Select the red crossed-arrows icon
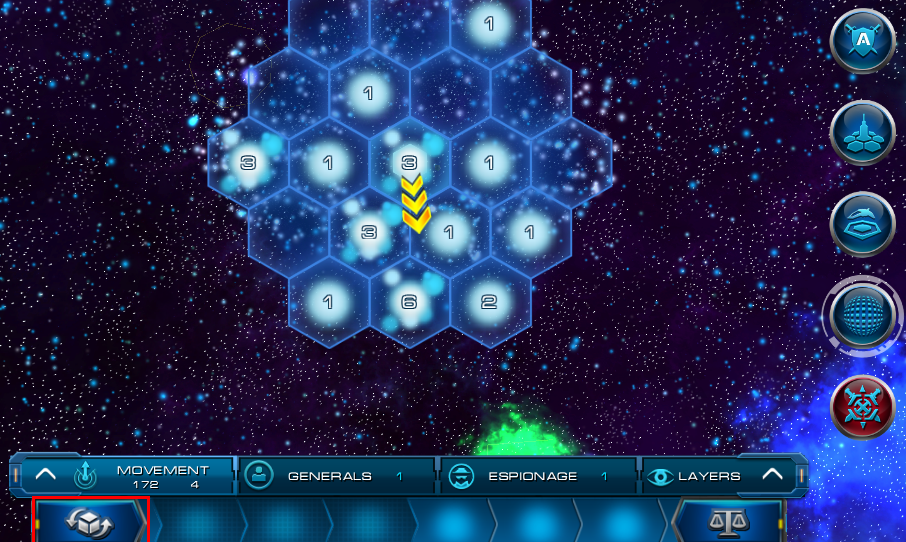 coord(862,407)
